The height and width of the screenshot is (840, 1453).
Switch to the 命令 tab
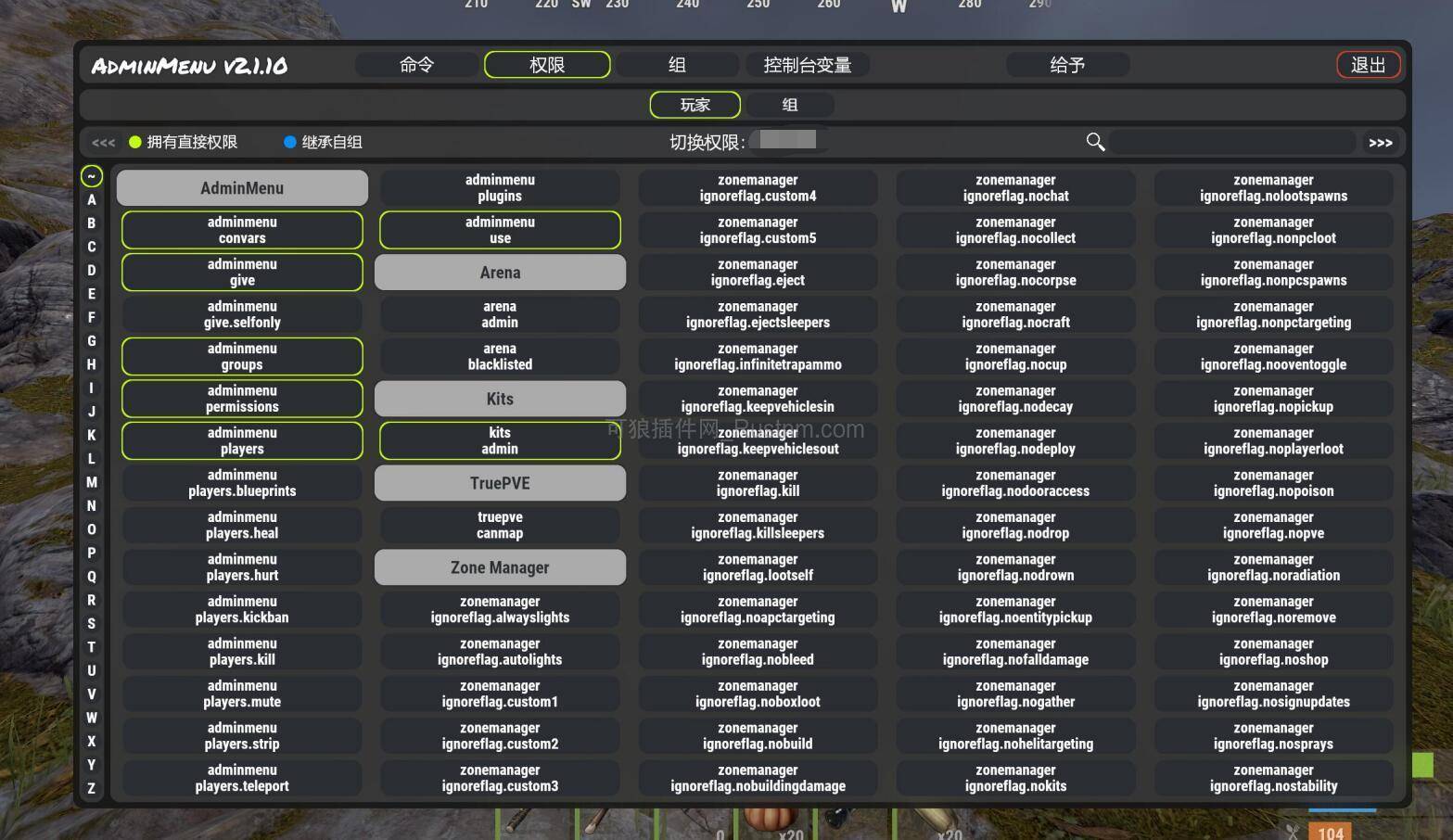pos(416,64)
